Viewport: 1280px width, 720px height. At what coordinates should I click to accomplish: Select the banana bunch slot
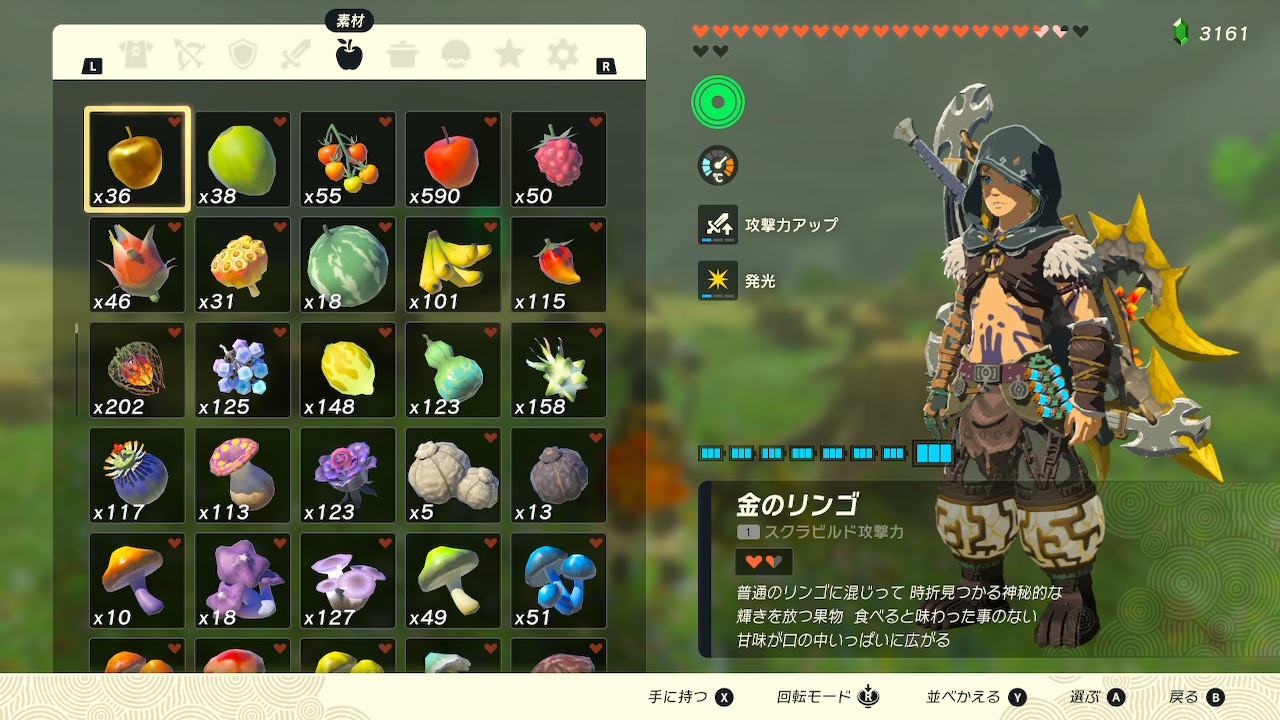pos(453,265)
